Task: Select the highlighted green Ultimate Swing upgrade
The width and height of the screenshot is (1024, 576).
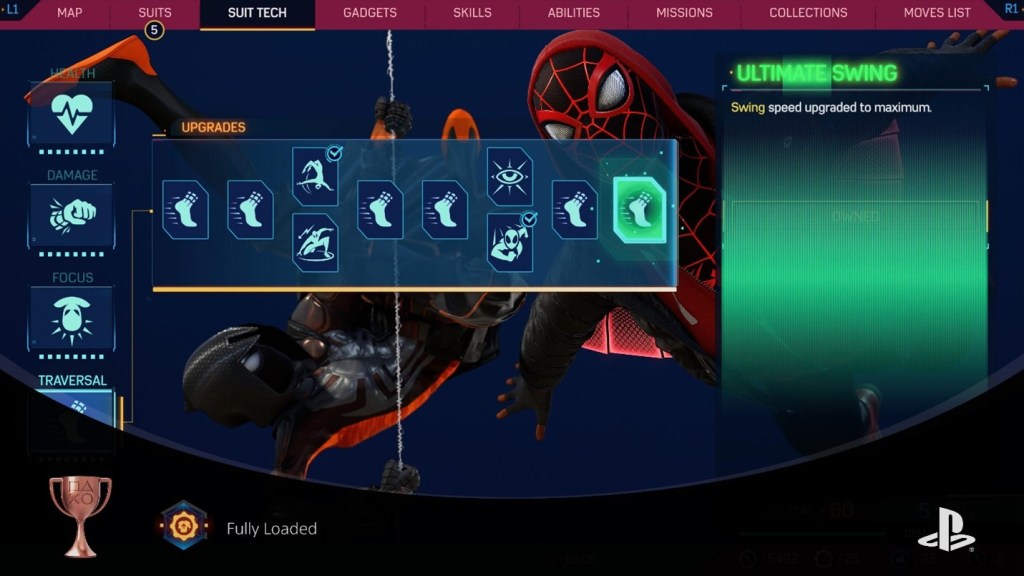Action: tap(639, 210)
